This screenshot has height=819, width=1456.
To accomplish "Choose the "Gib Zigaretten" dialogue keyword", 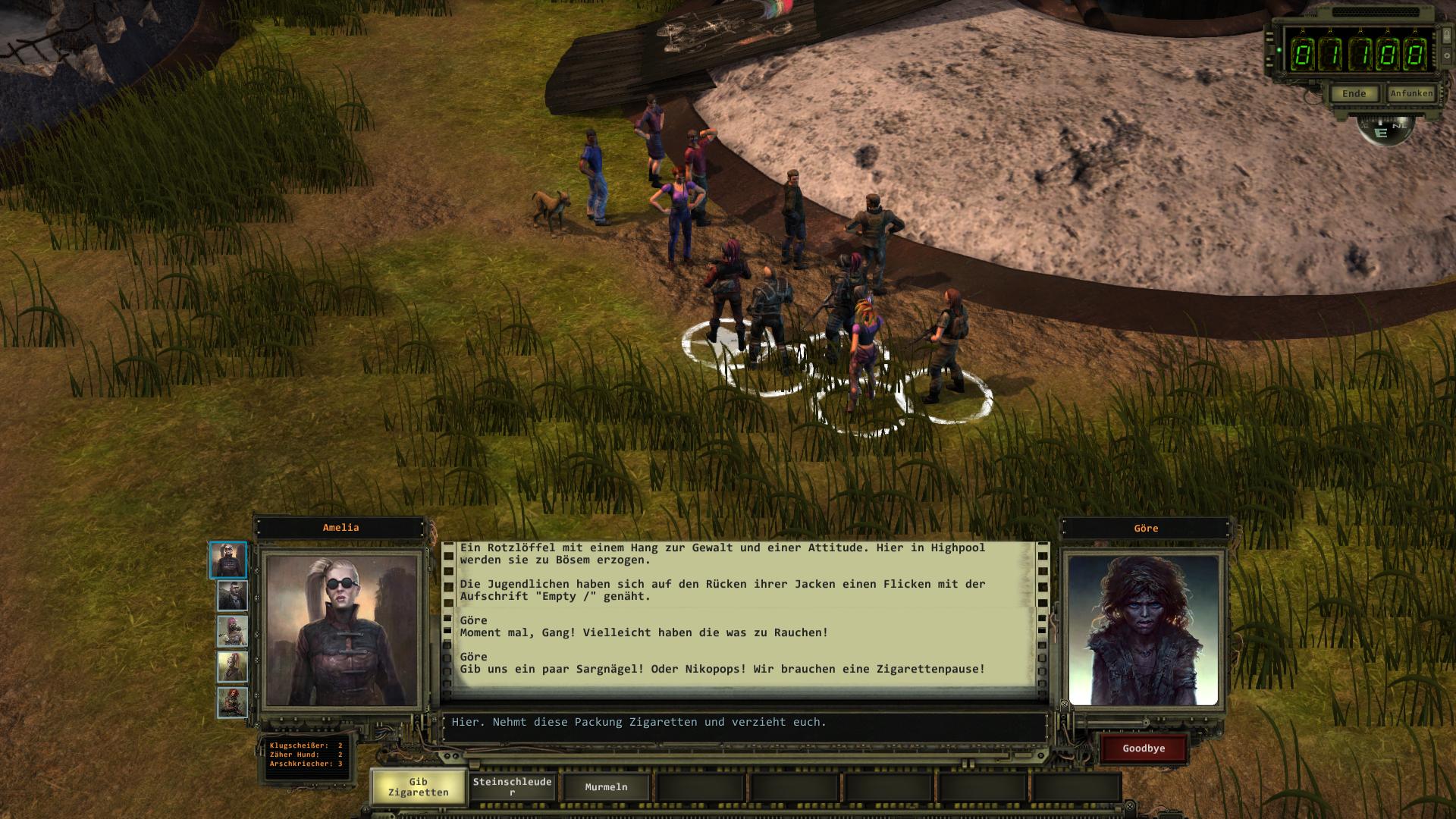I will [418, 787].
